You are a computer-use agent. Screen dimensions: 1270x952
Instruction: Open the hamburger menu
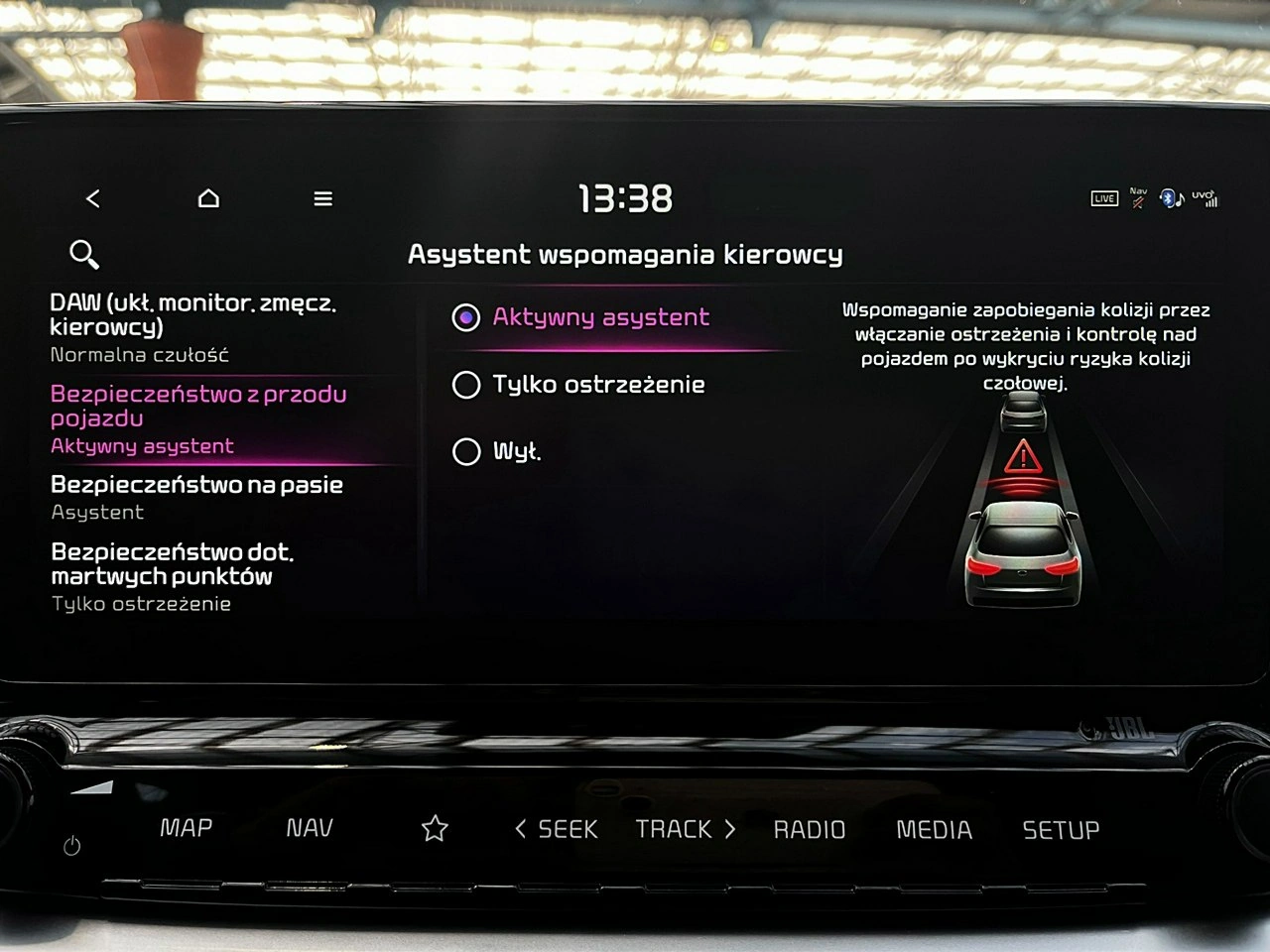pyautogui.click(x=322, y=197)
